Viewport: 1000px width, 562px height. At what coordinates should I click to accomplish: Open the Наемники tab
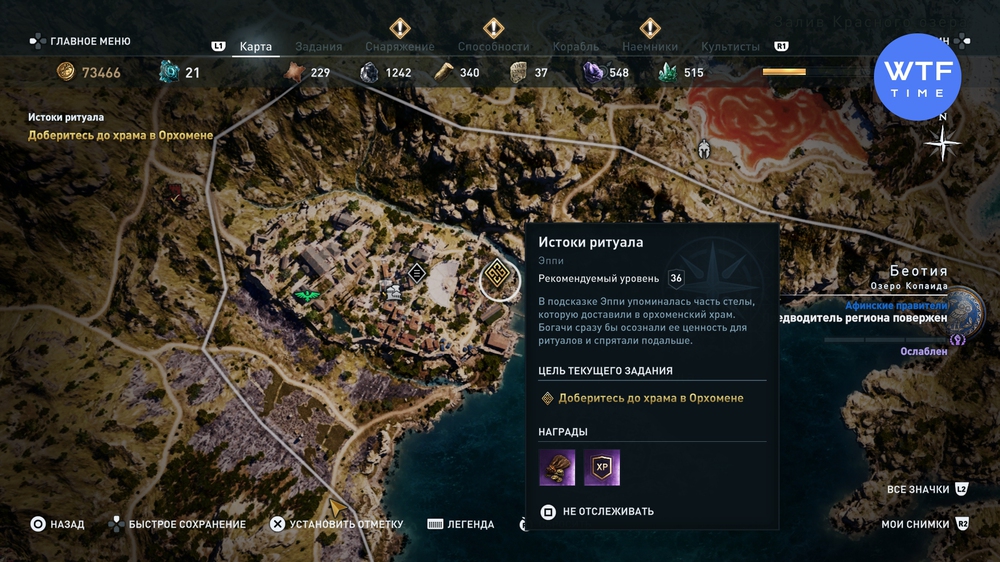pyautogui.click(x=650, y=47)
